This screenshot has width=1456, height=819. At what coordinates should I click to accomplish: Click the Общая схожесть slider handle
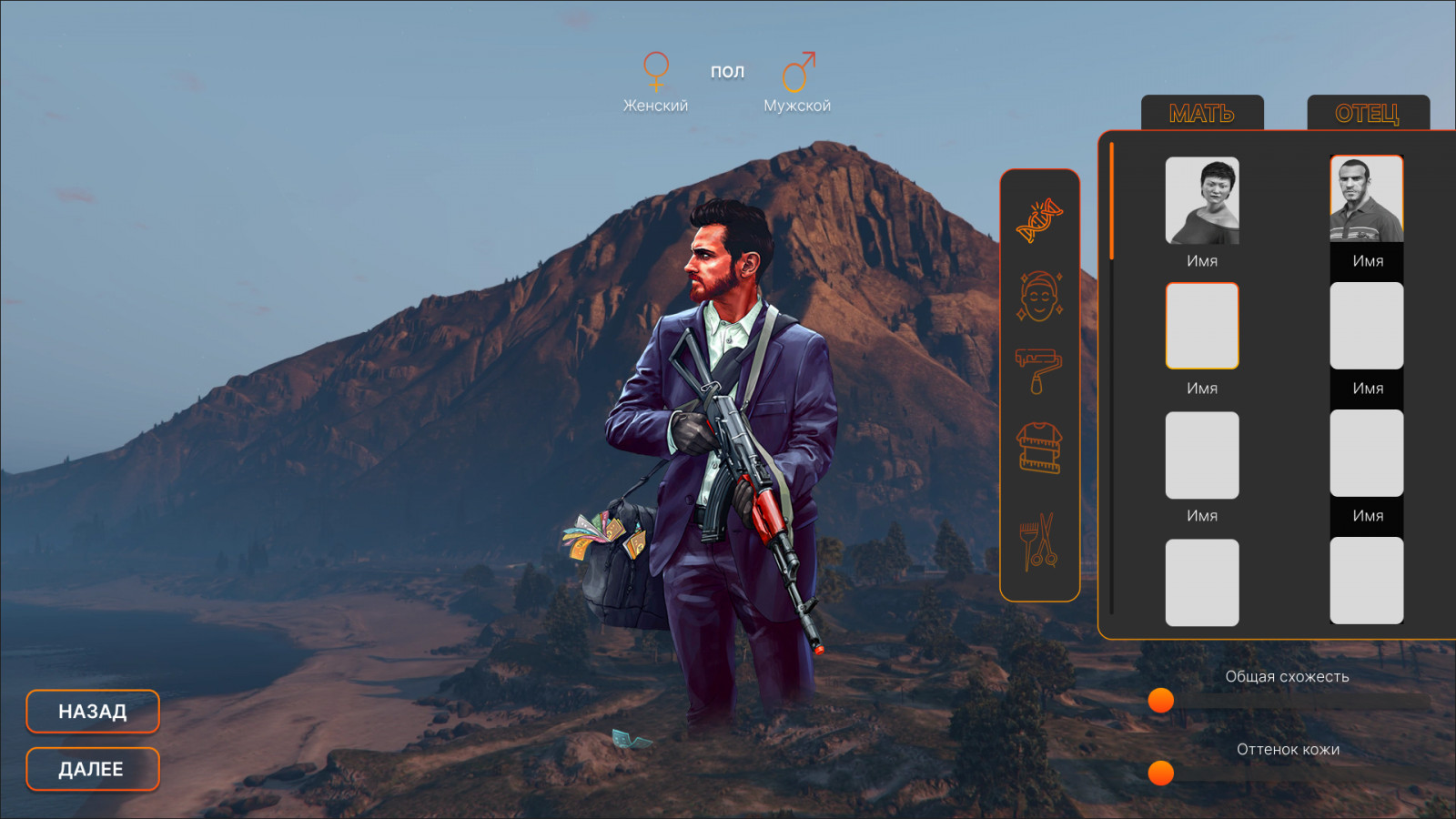pyautogui.click(x=1161, y=700)
